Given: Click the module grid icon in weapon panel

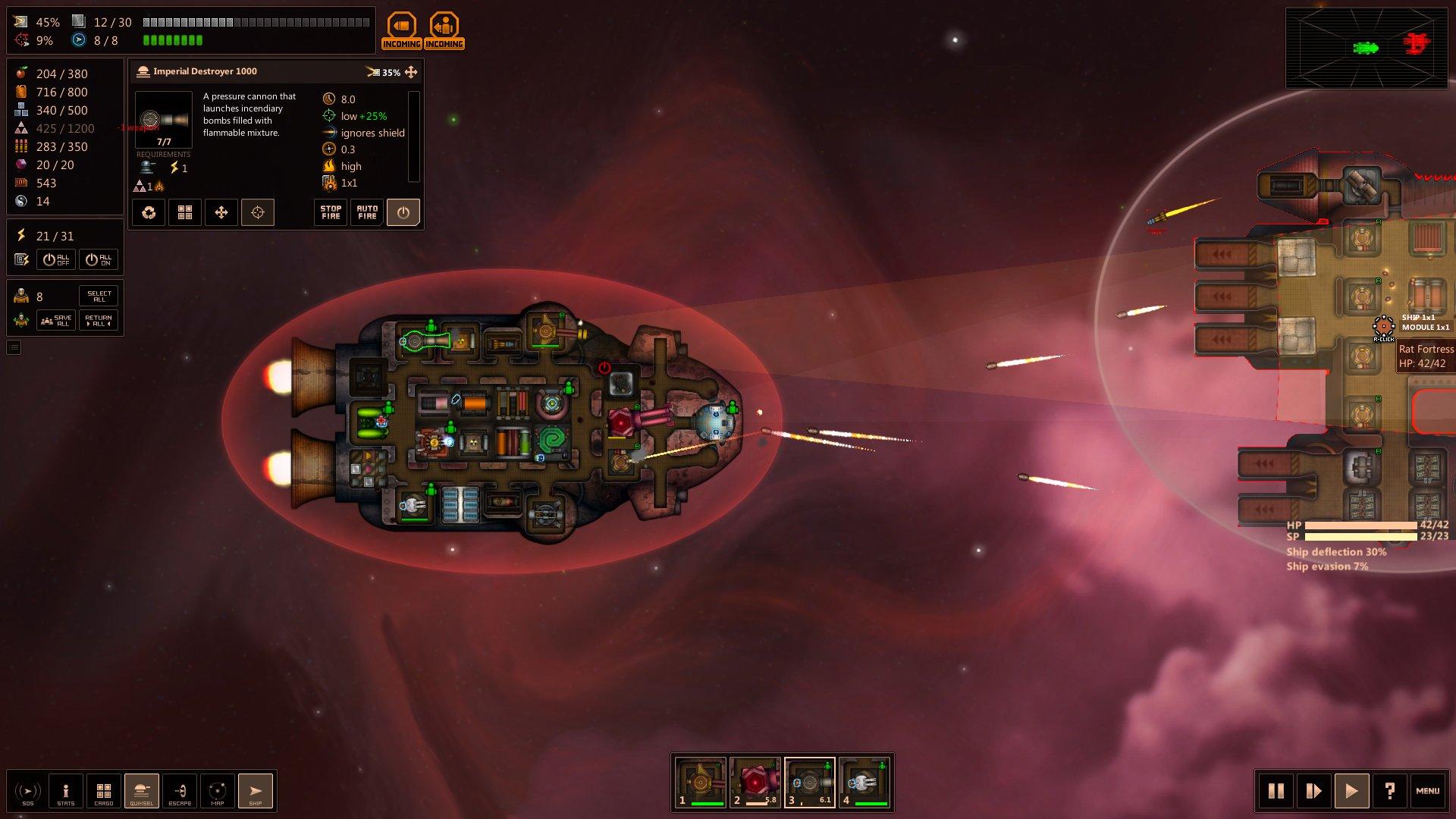Looking at the screenshot, I should 185,212.
